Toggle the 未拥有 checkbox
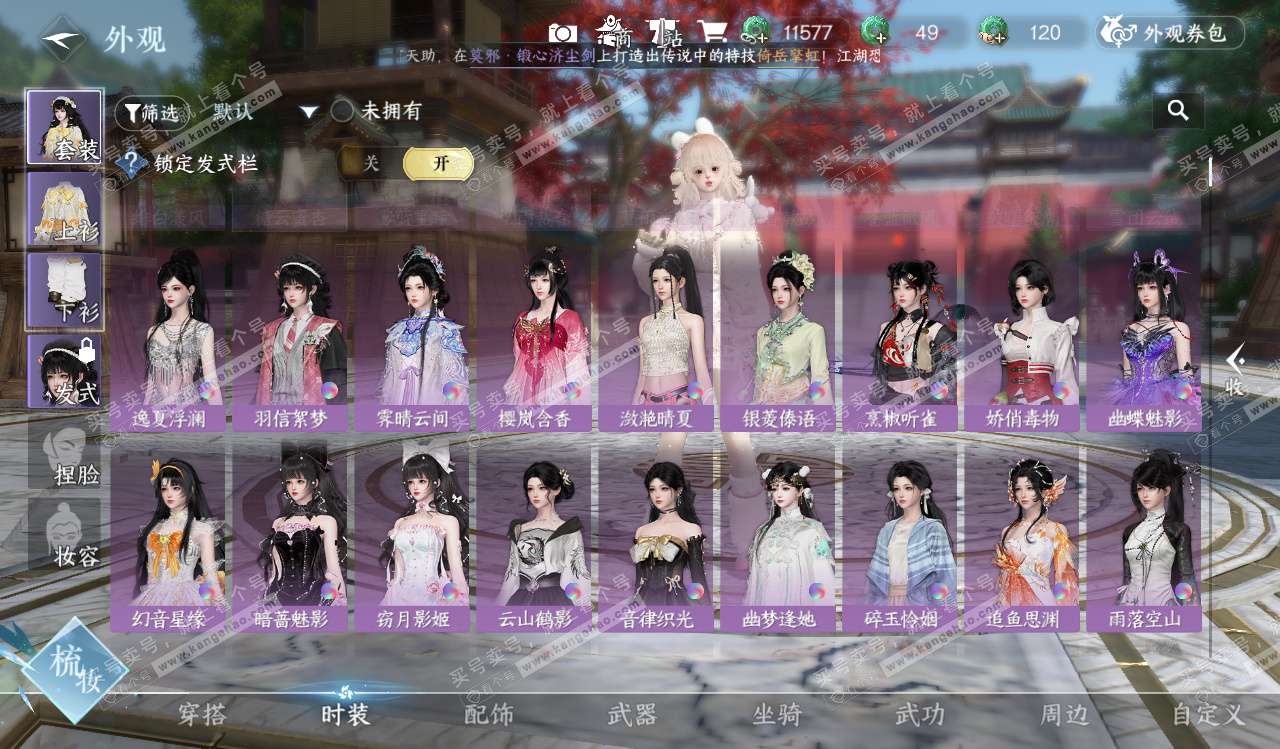 coord(343,111)
